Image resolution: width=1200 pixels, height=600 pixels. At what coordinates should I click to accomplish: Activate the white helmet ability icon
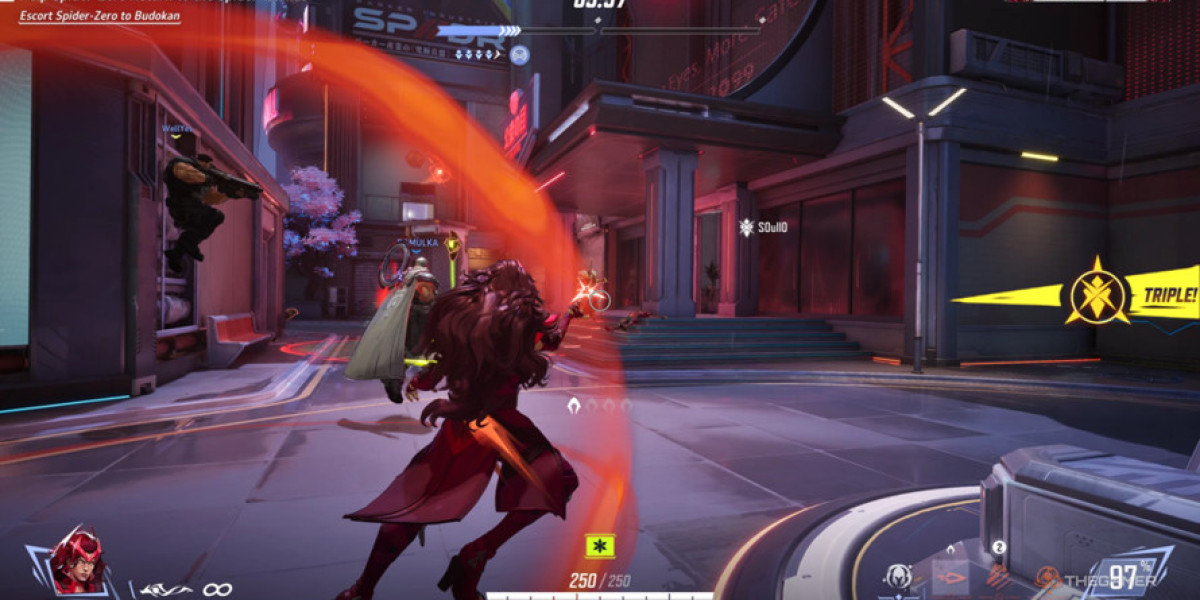tap(898, 575)
